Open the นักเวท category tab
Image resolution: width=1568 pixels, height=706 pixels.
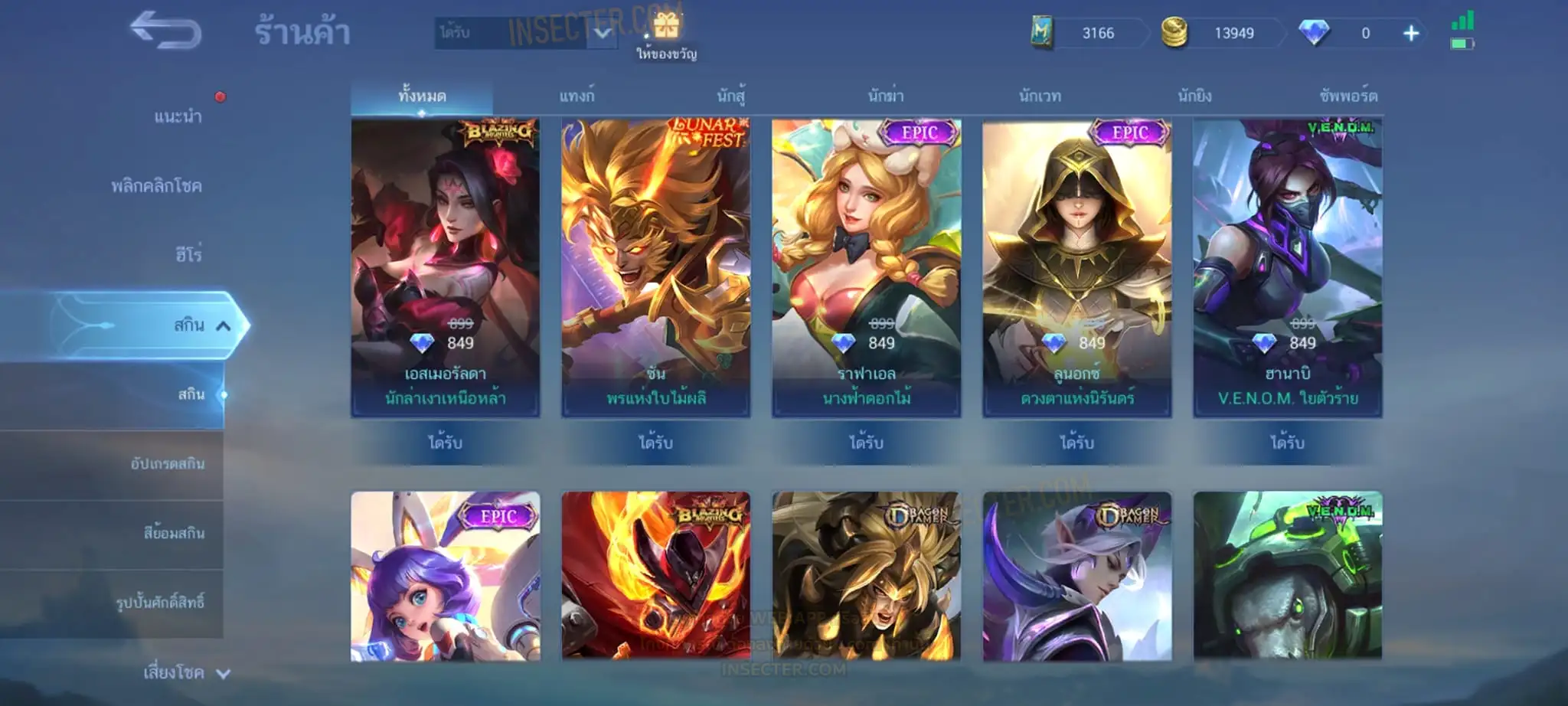tap(1040, 96)
